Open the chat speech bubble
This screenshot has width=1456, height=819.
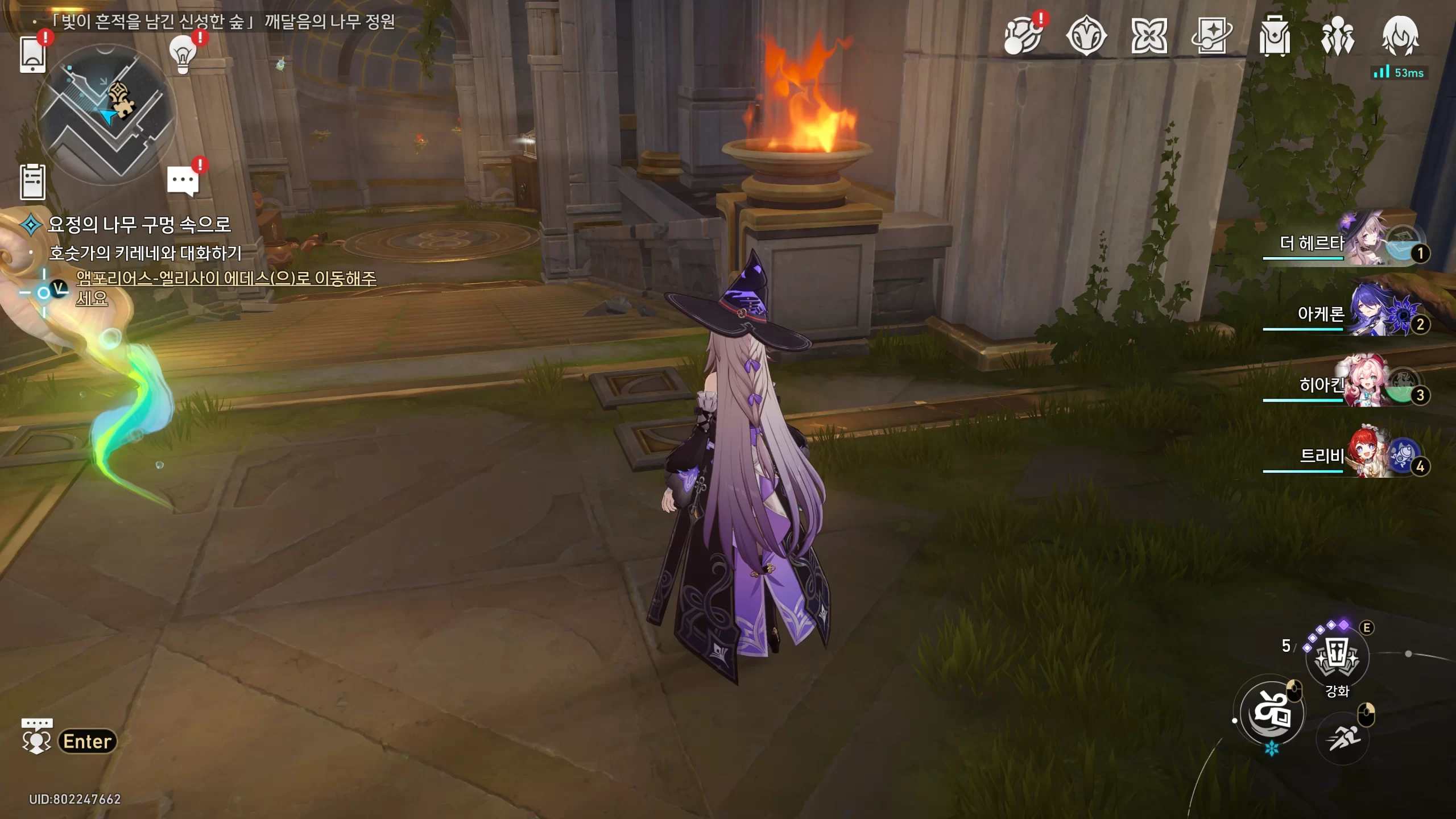pyautogui.click(x=183, y=181)
